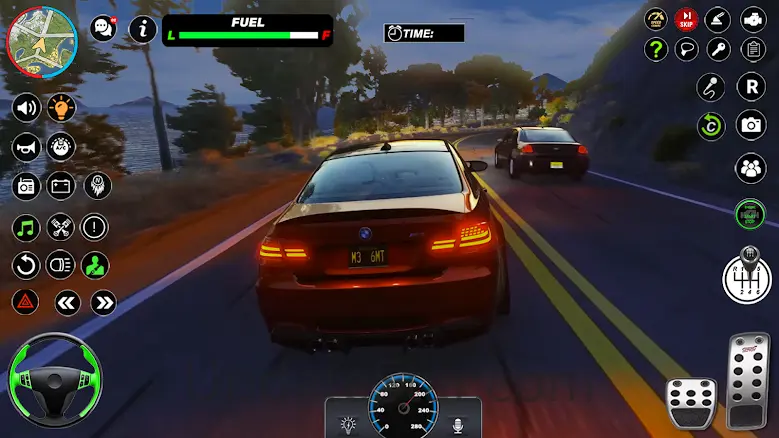Tap the green music note button

[x=26, y=227]
